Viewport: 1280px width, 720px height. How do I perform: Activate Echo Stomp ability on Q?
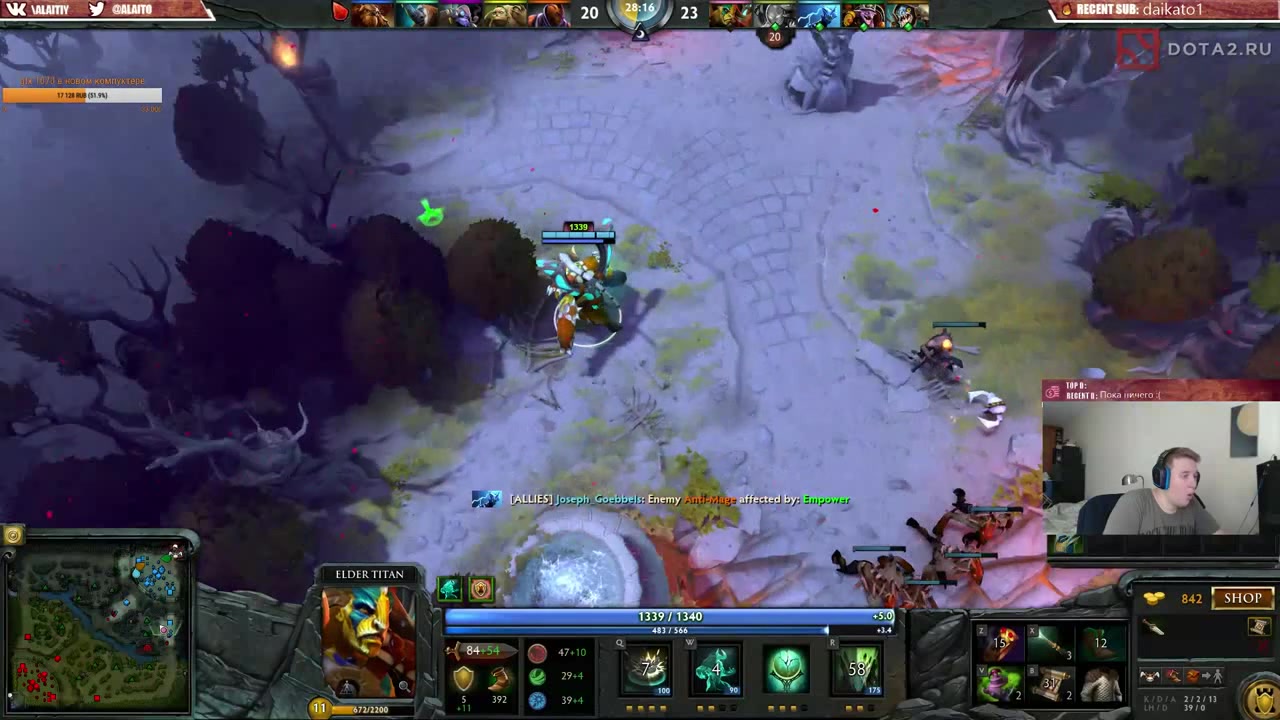click(x=647, y=669)
